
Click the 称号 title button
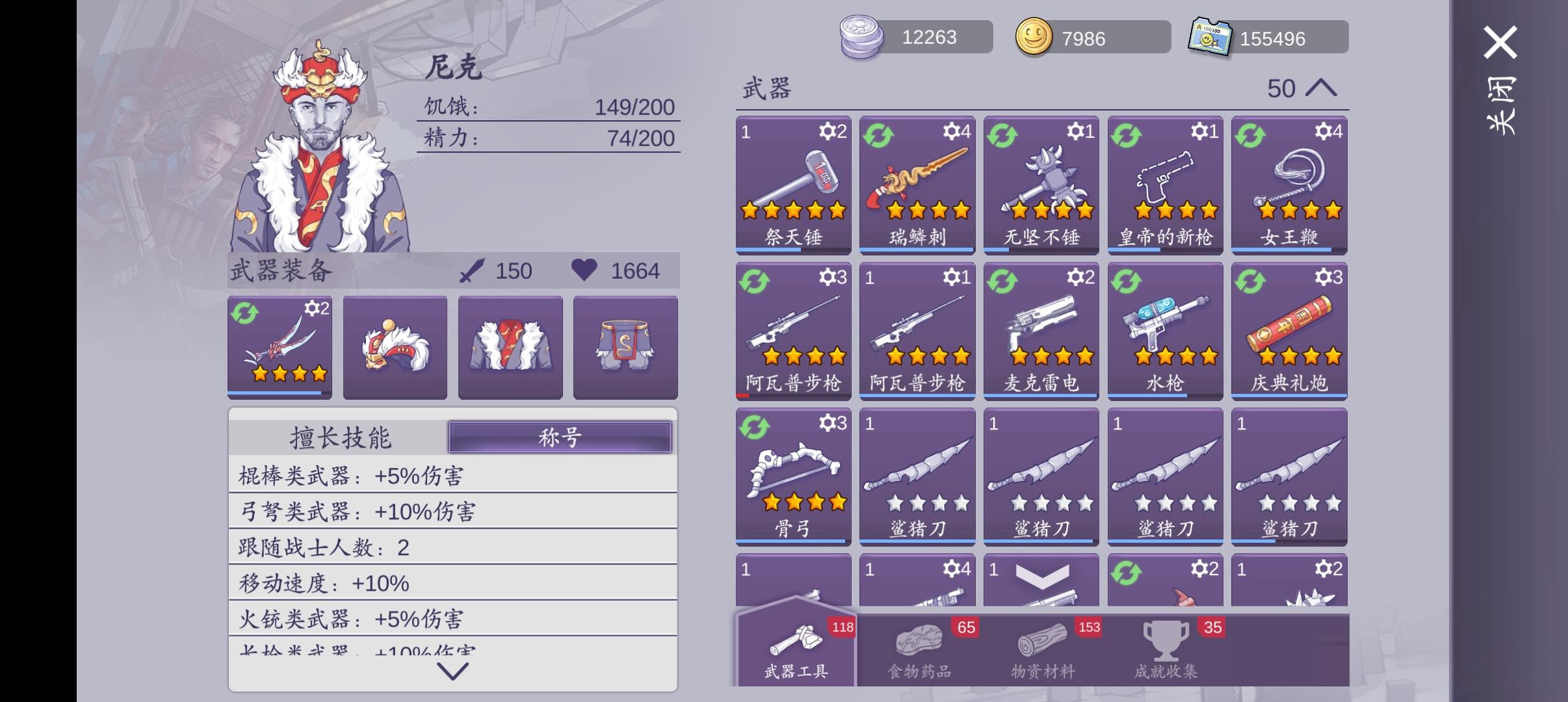coord(560,437)
